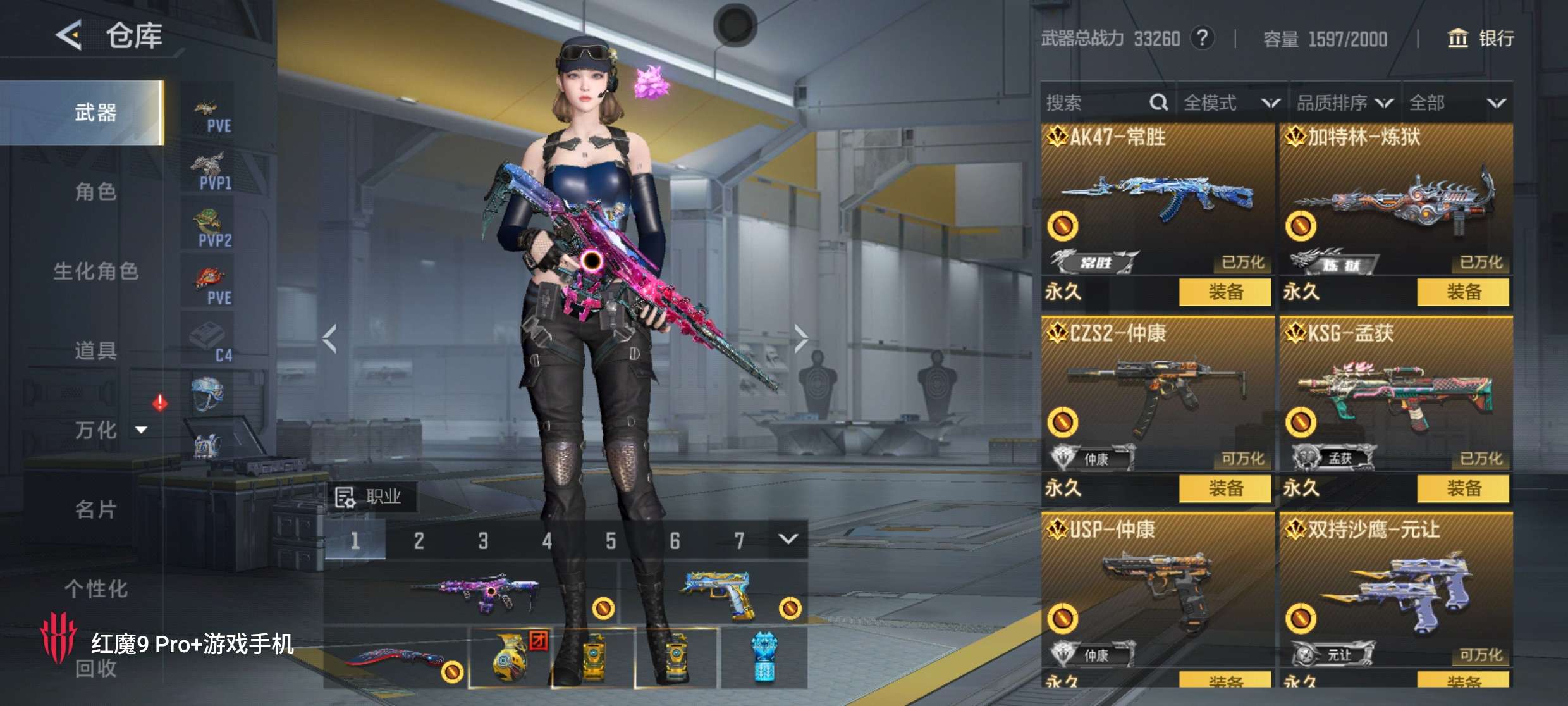The image size is (1568, 706).
Task: Show the weapon power help question mark
Action: tap(1202, 39)
